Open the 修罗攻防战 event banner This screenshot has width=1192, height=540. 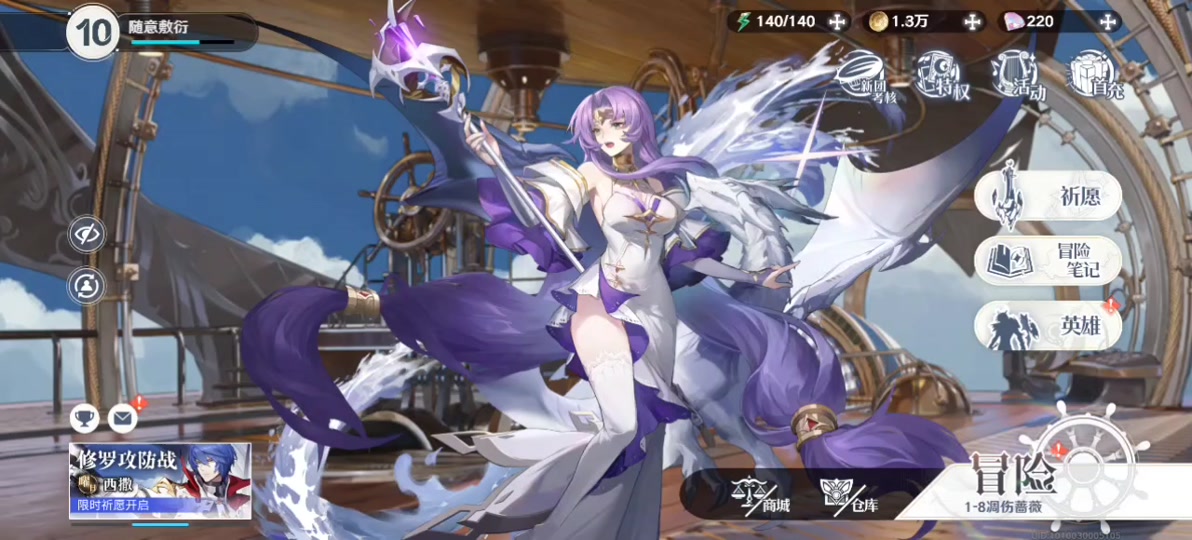pos(159,480)
